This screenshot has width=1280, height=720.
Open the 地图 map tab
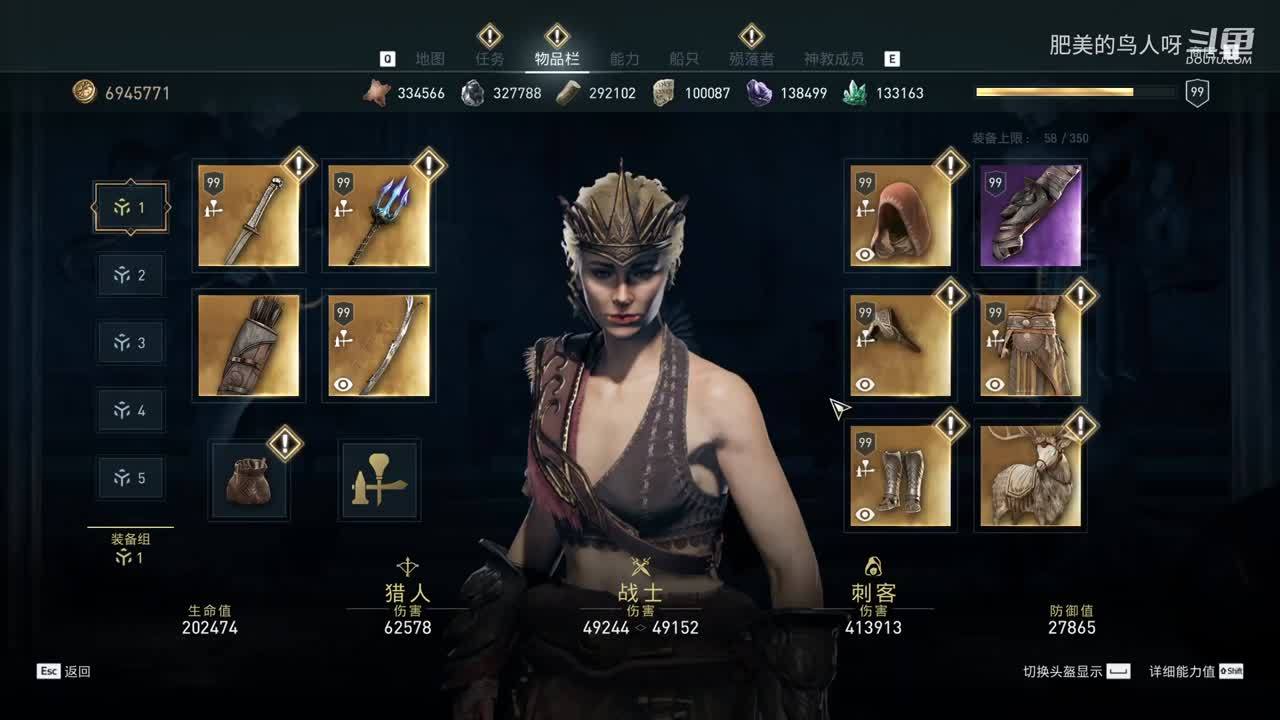coord(430,59)
